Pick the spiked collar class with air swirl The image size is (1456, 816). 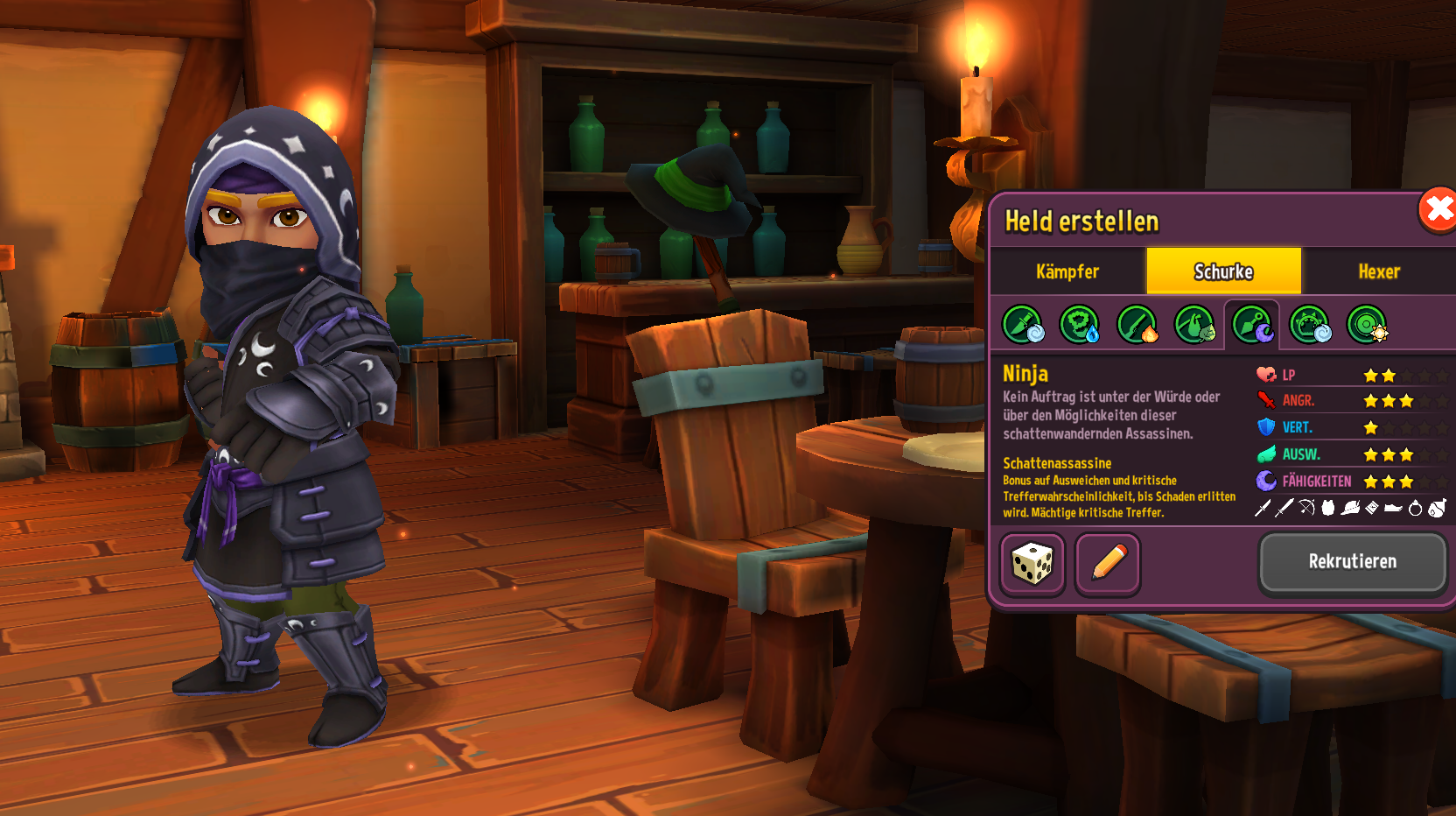click(1310, 324)
